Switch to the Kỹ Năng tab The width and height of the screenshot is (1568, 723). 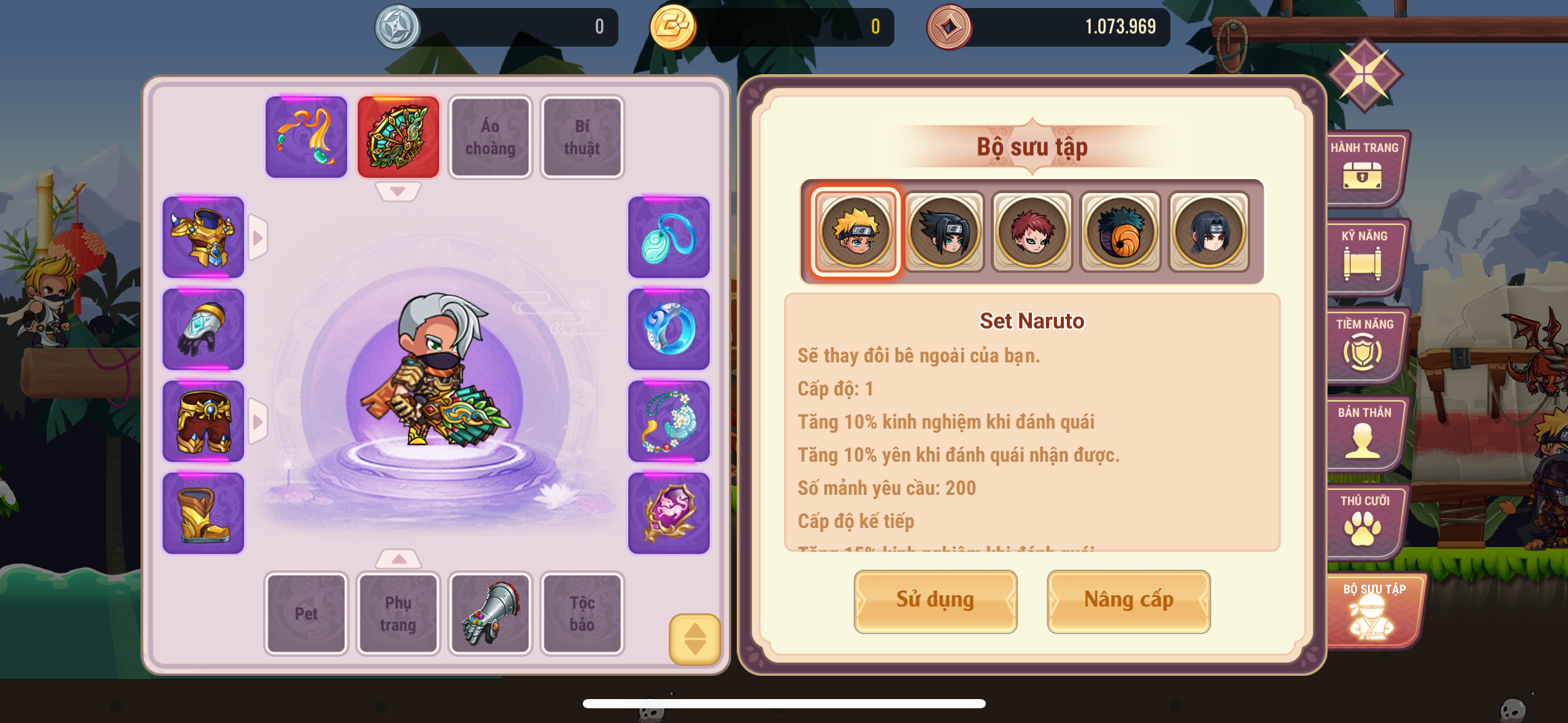(x=1364, y=256)
